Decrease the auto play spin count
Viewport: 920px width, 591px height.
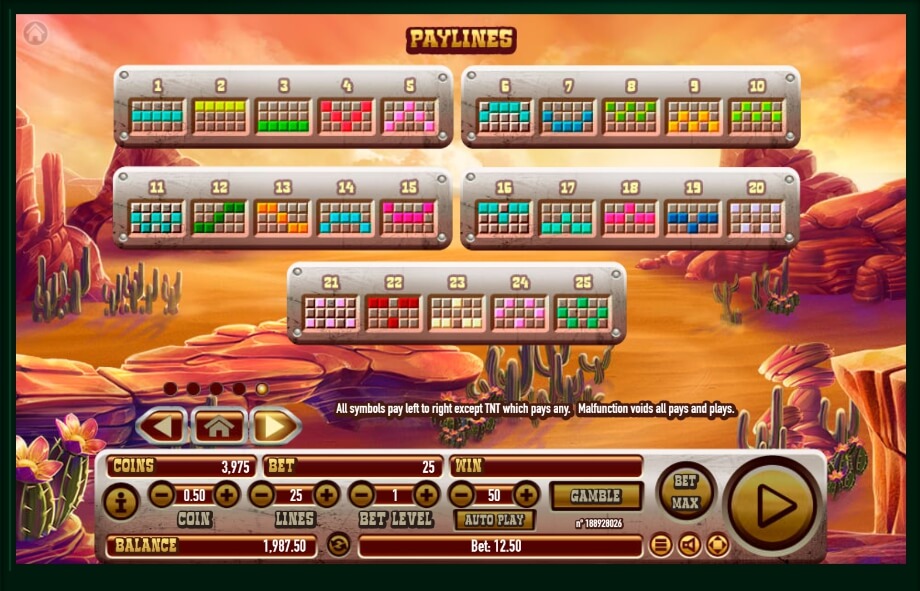(x=461, y=494)
